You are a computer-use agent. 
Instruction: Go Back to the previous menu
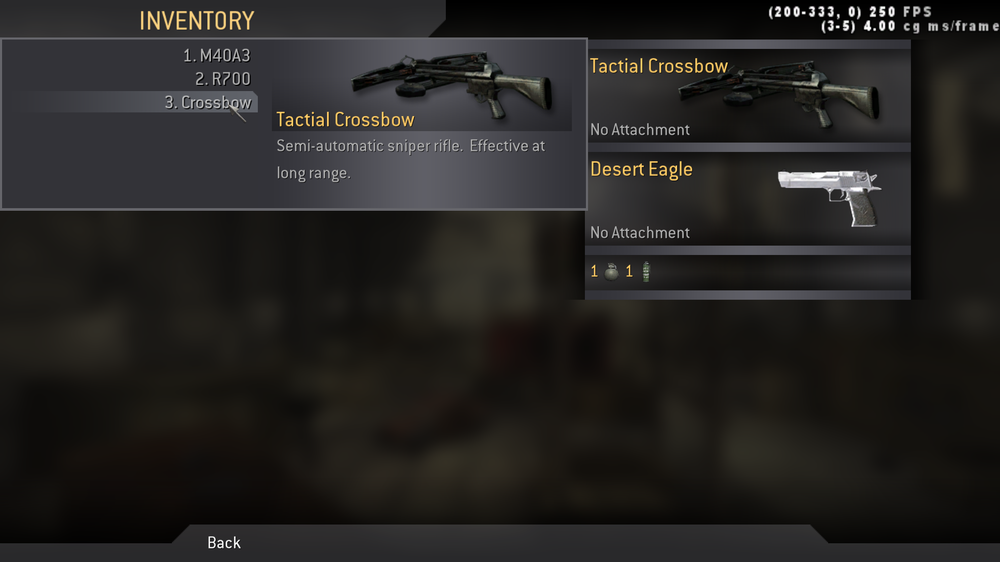point(224,542)
